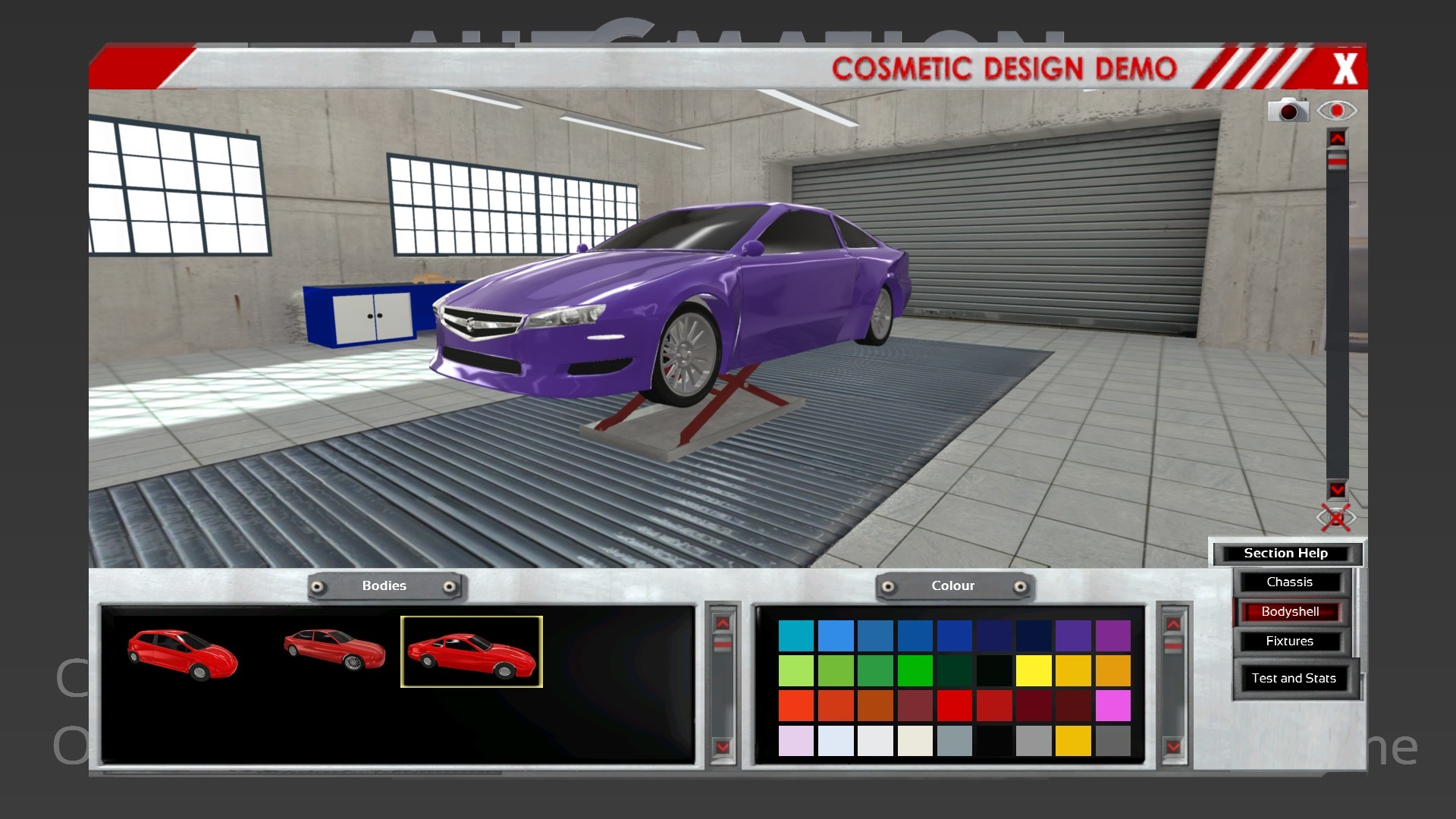Open Test and Stats
The height and width of the screenshot is (819, 1456).
(x=1293, y=679)
